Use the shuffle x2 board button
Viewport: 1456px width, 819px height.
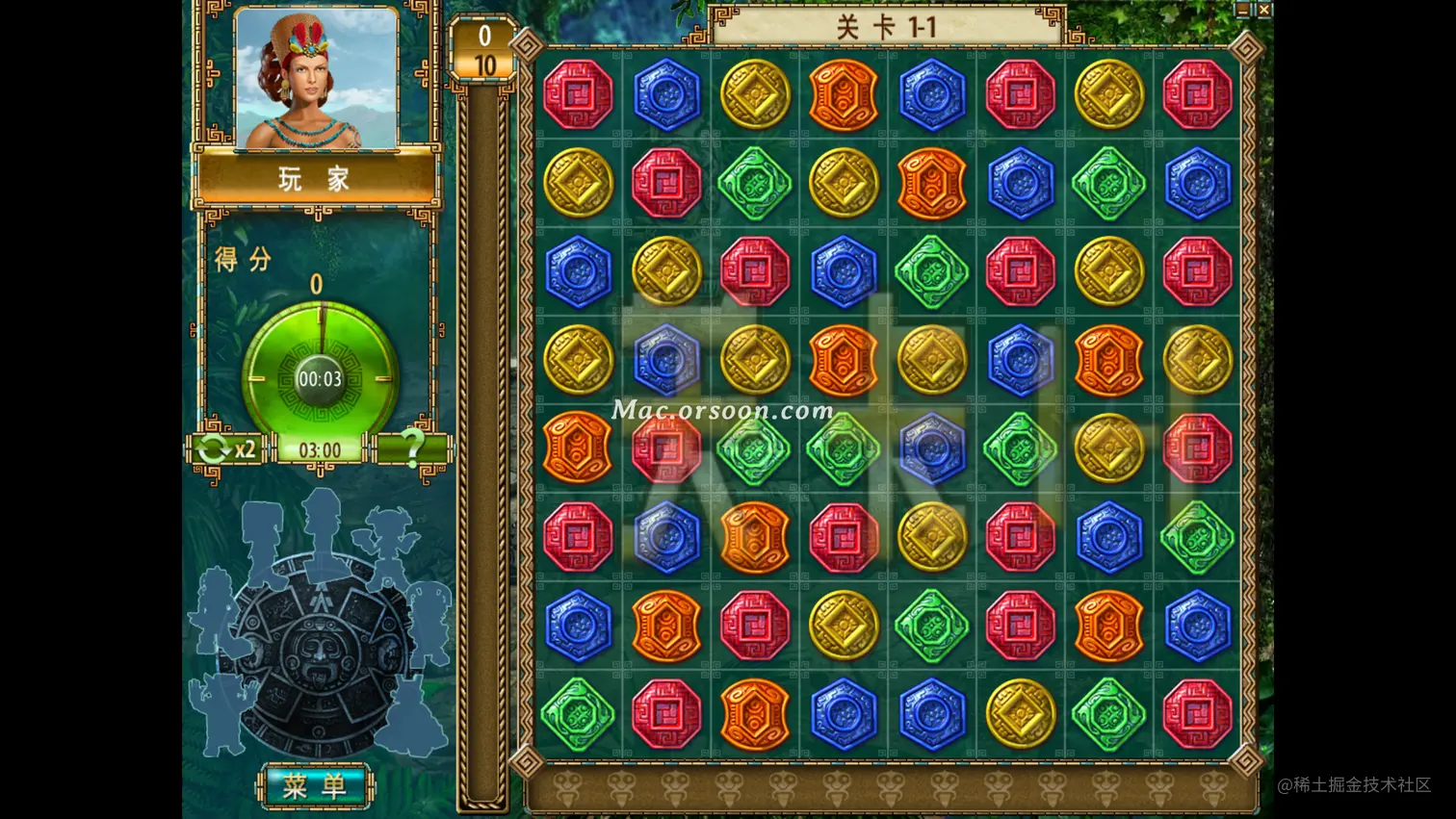[225, 448]
